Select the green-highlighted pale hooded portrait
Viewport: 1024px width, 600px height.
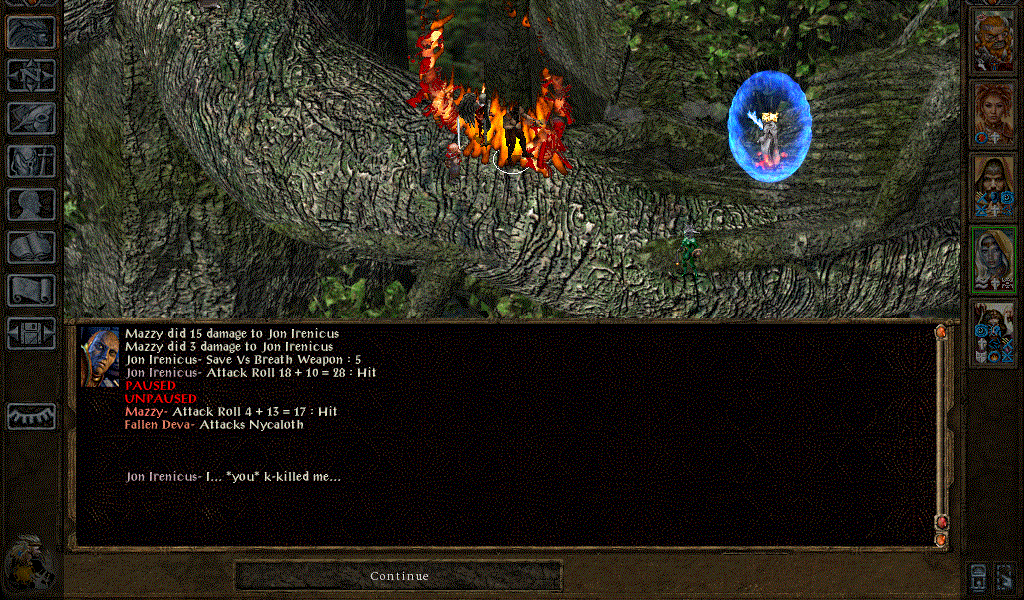[x=994, y=260]
